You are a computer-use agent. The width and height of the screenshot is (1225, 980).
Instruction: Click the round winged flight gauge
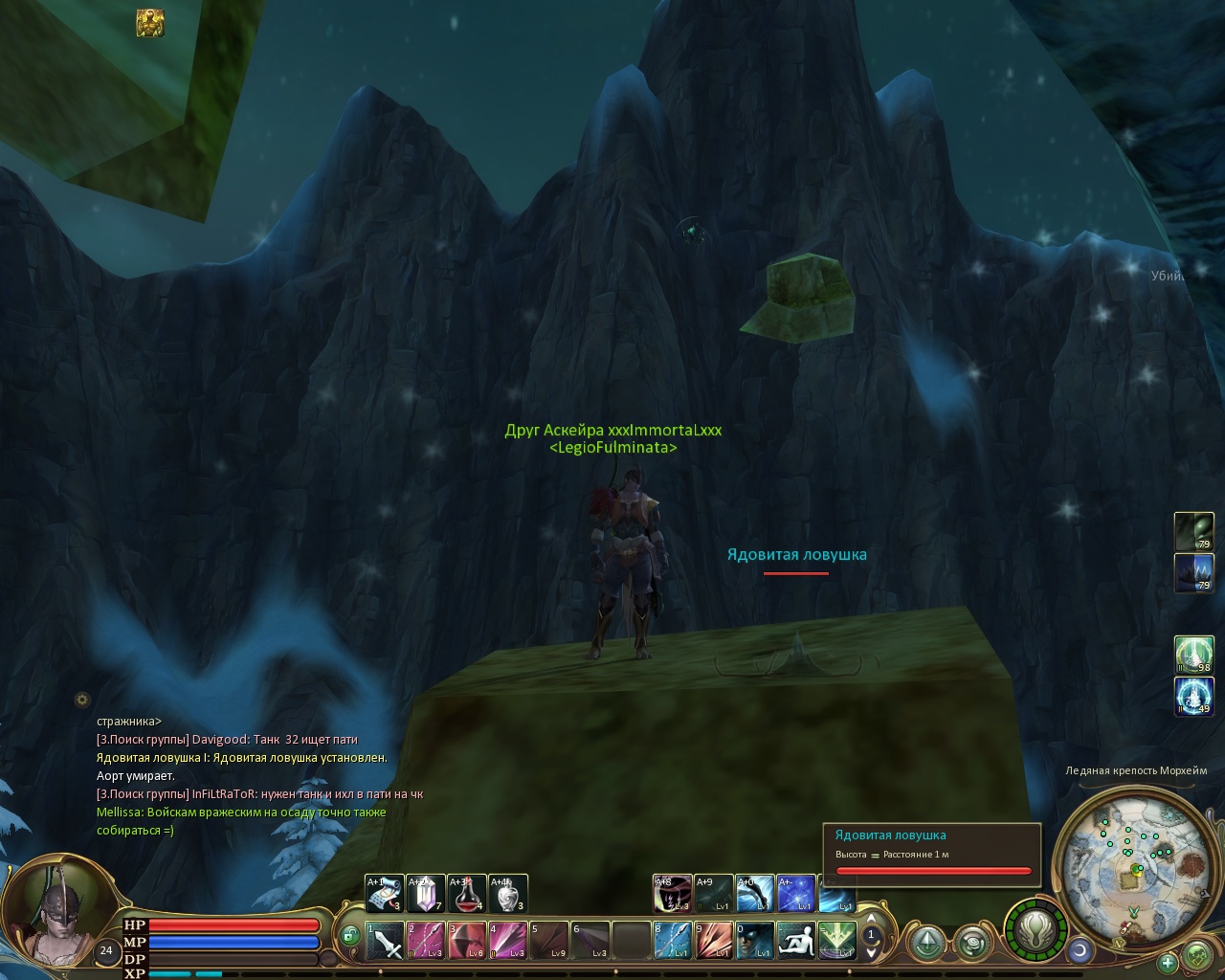pos(1035,930)
